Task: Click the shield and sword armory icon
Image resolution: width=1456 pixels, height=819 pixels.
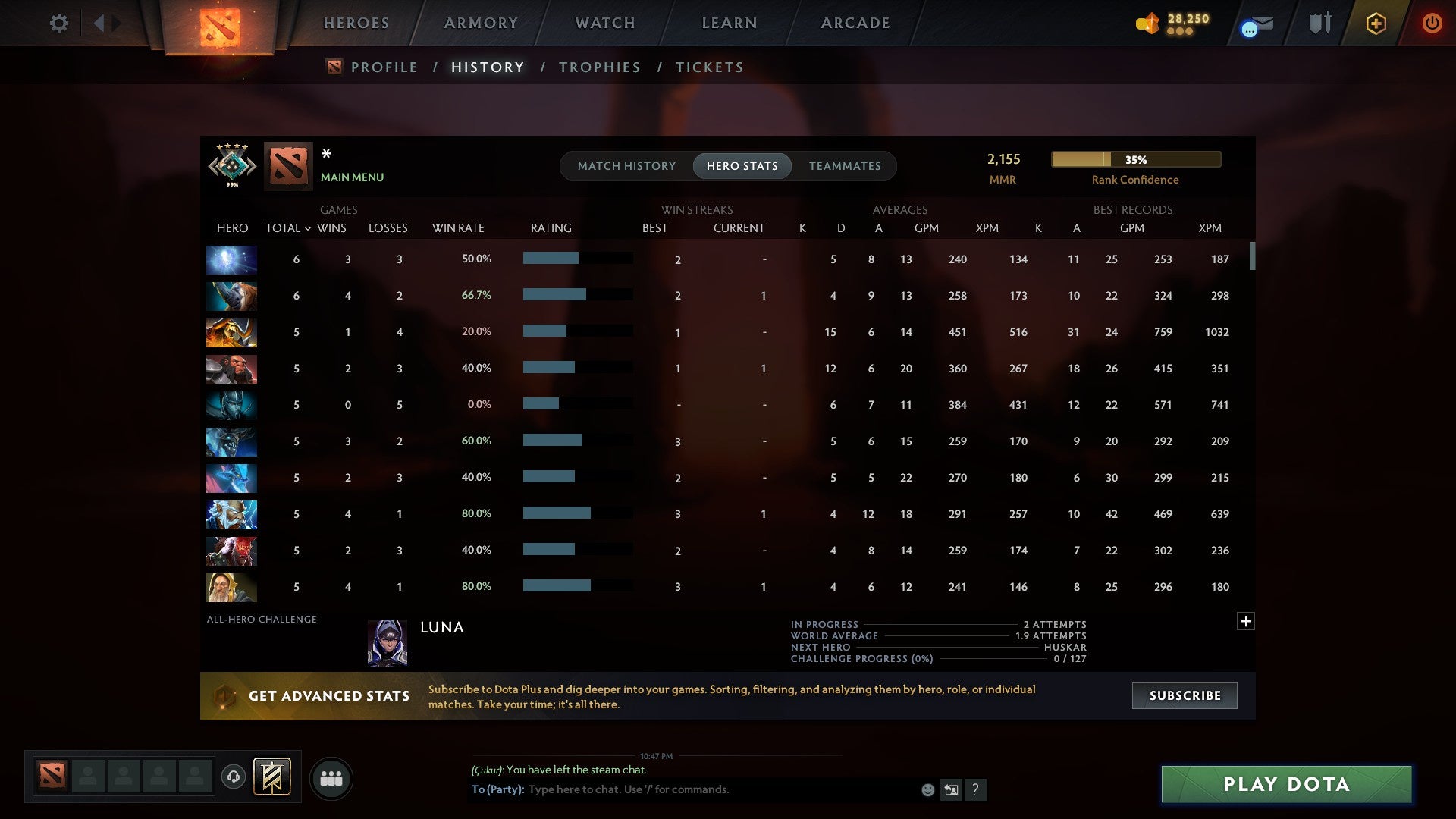Action: pyautogui.click(x=1319, y=23)
